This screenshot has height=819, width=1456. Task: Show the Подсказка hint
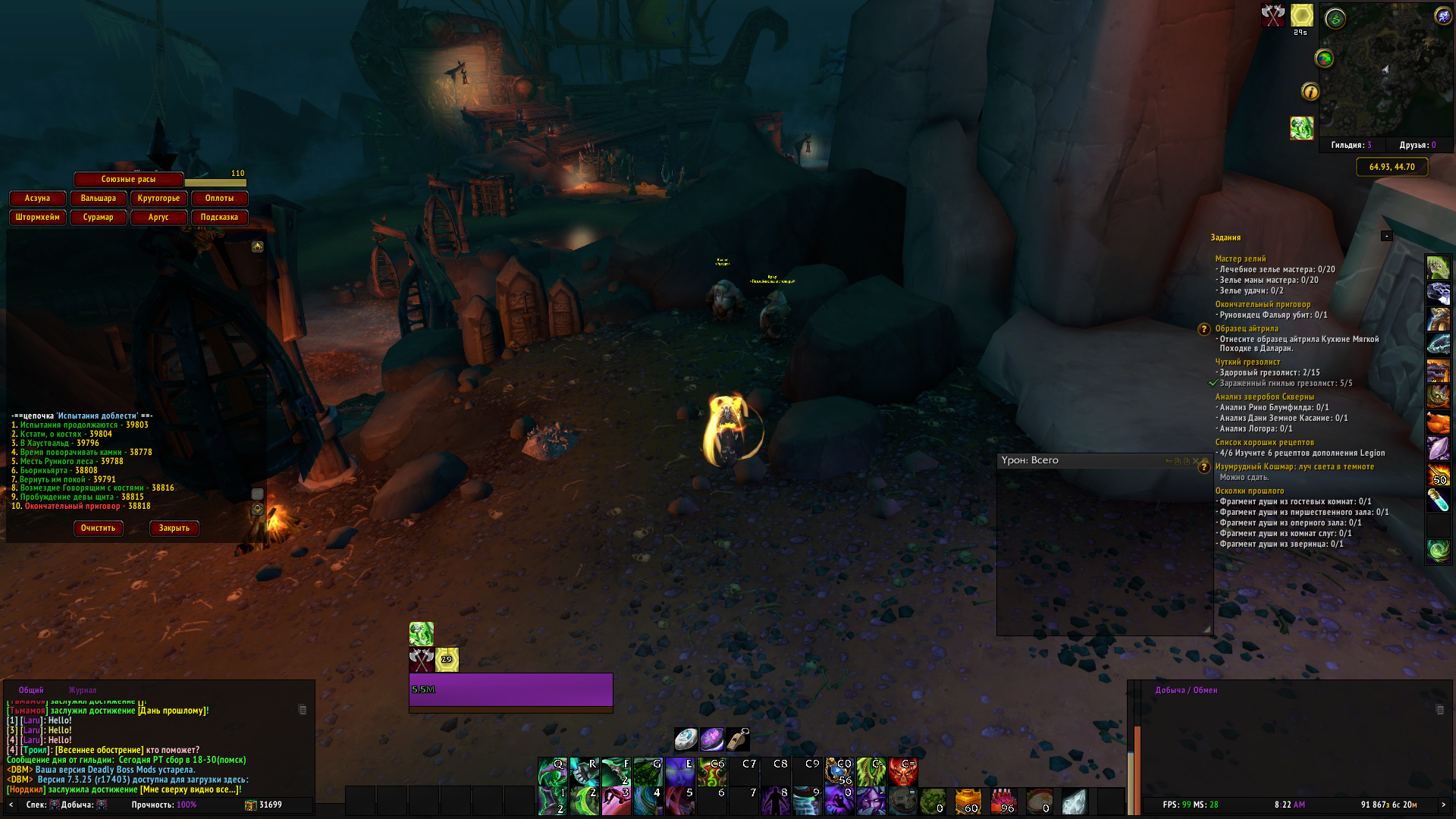click(x=219, y=217)
